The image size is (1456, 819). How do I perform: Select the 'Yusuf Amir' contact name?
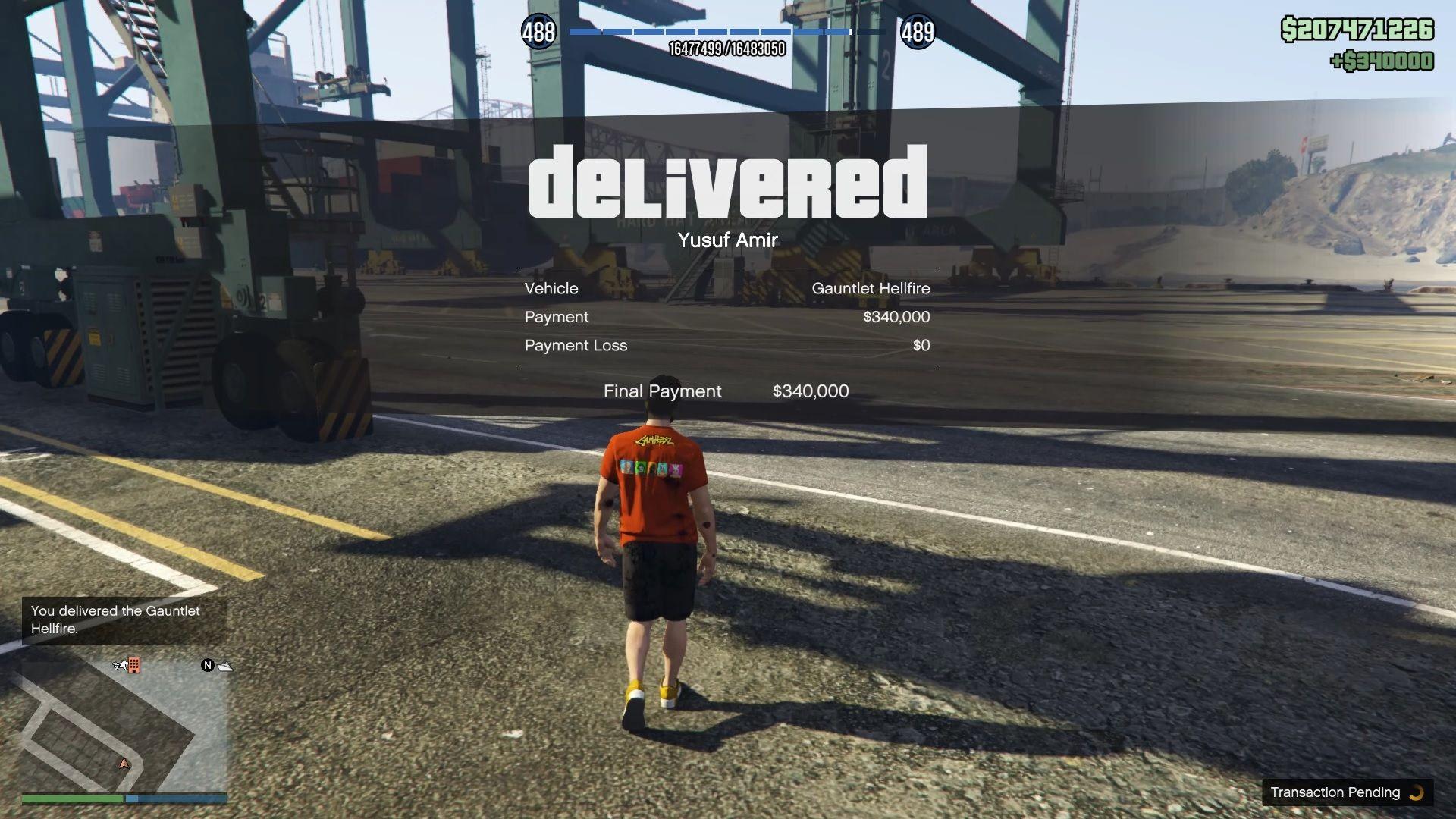(x=727, y=240)
